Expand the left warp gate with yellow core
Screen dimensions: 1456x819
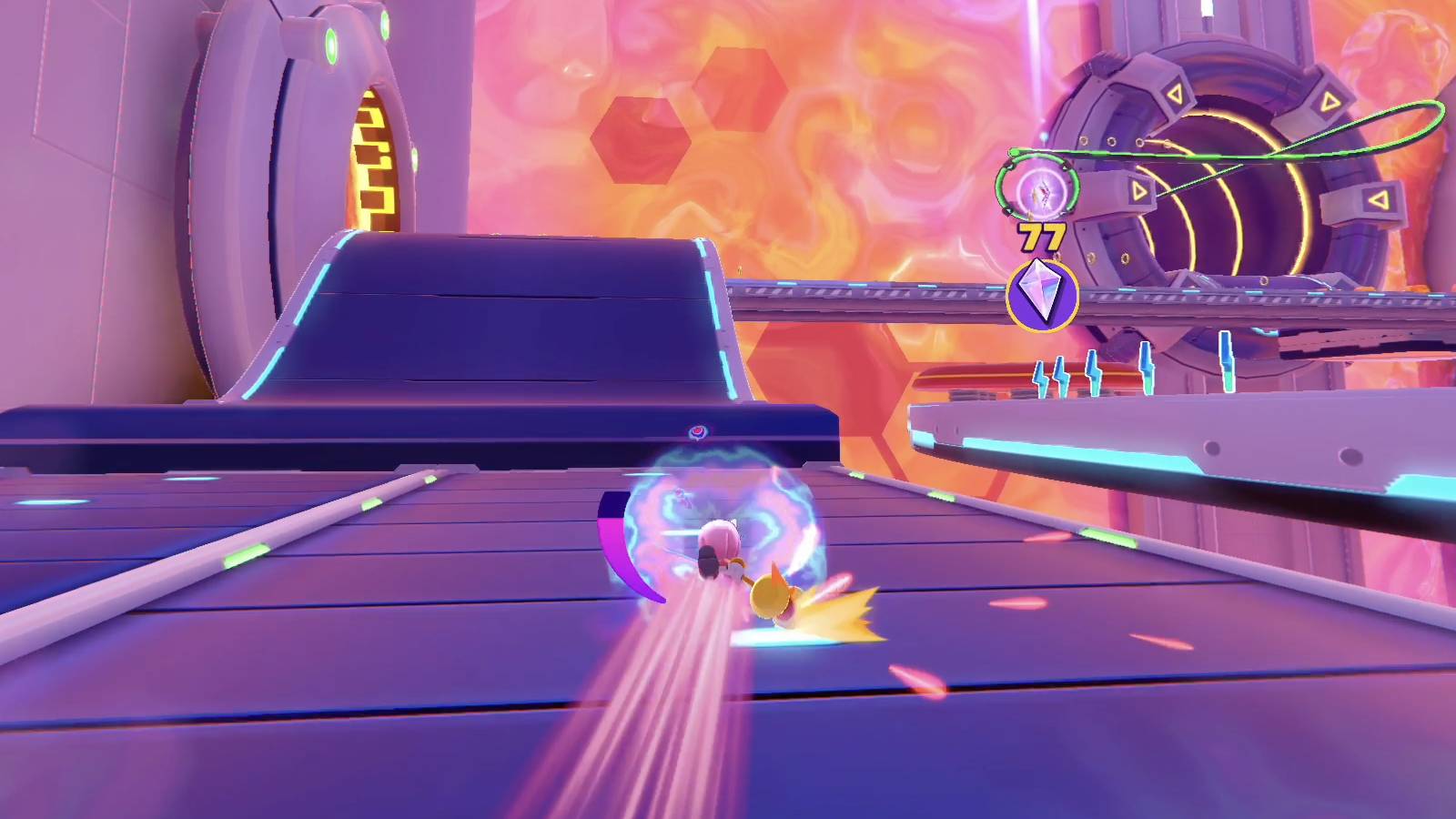coord(373,164)
